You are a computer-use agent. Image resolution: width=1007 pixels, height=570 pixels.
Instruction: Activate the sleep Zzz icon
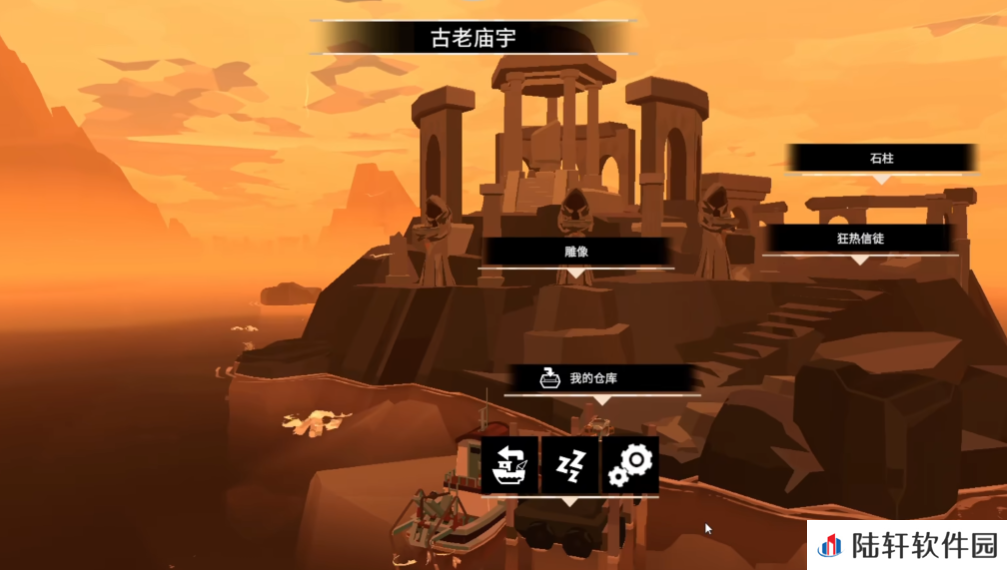pos(570,464)
